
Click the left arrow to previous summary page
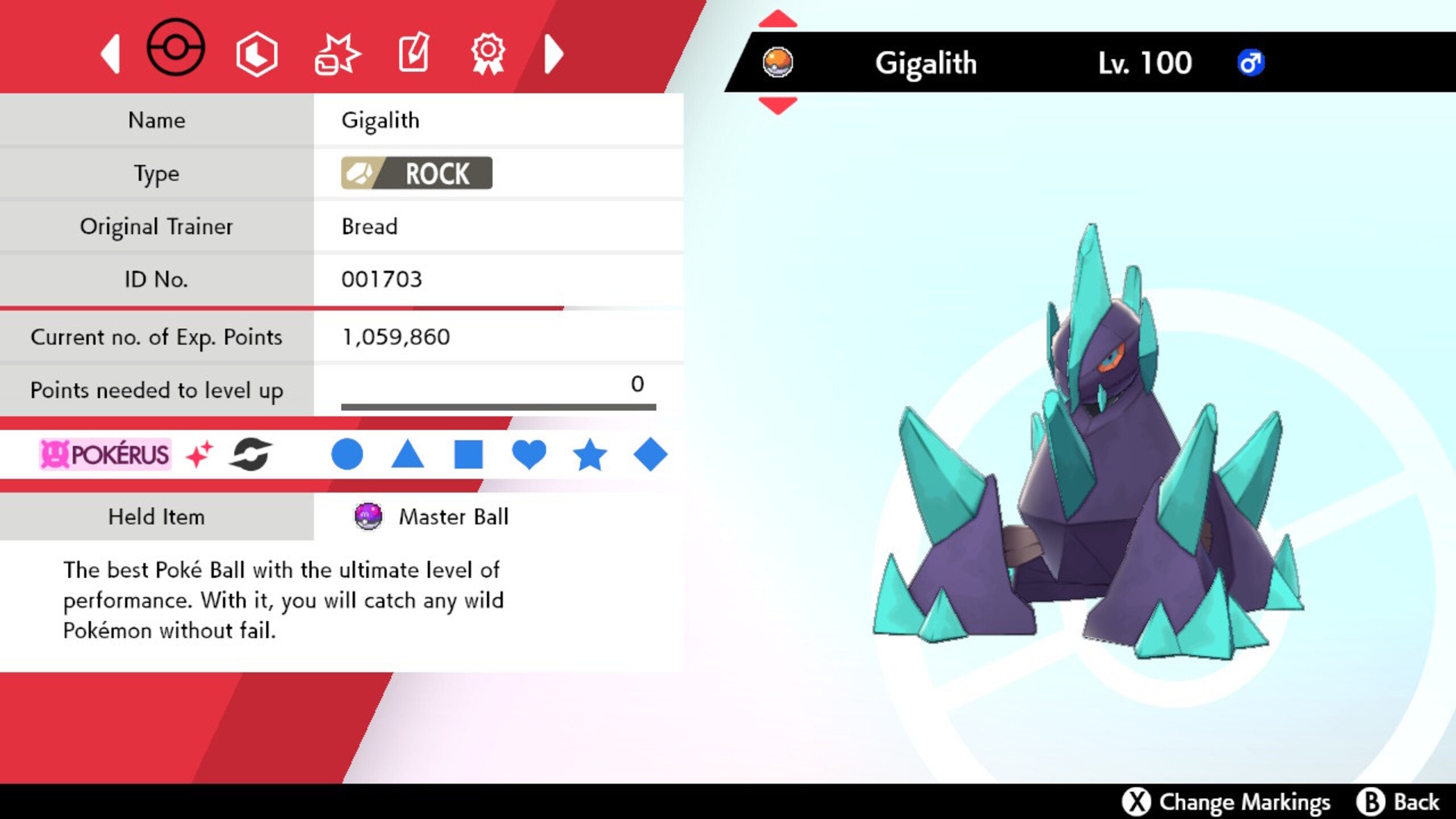click(111, 53)
